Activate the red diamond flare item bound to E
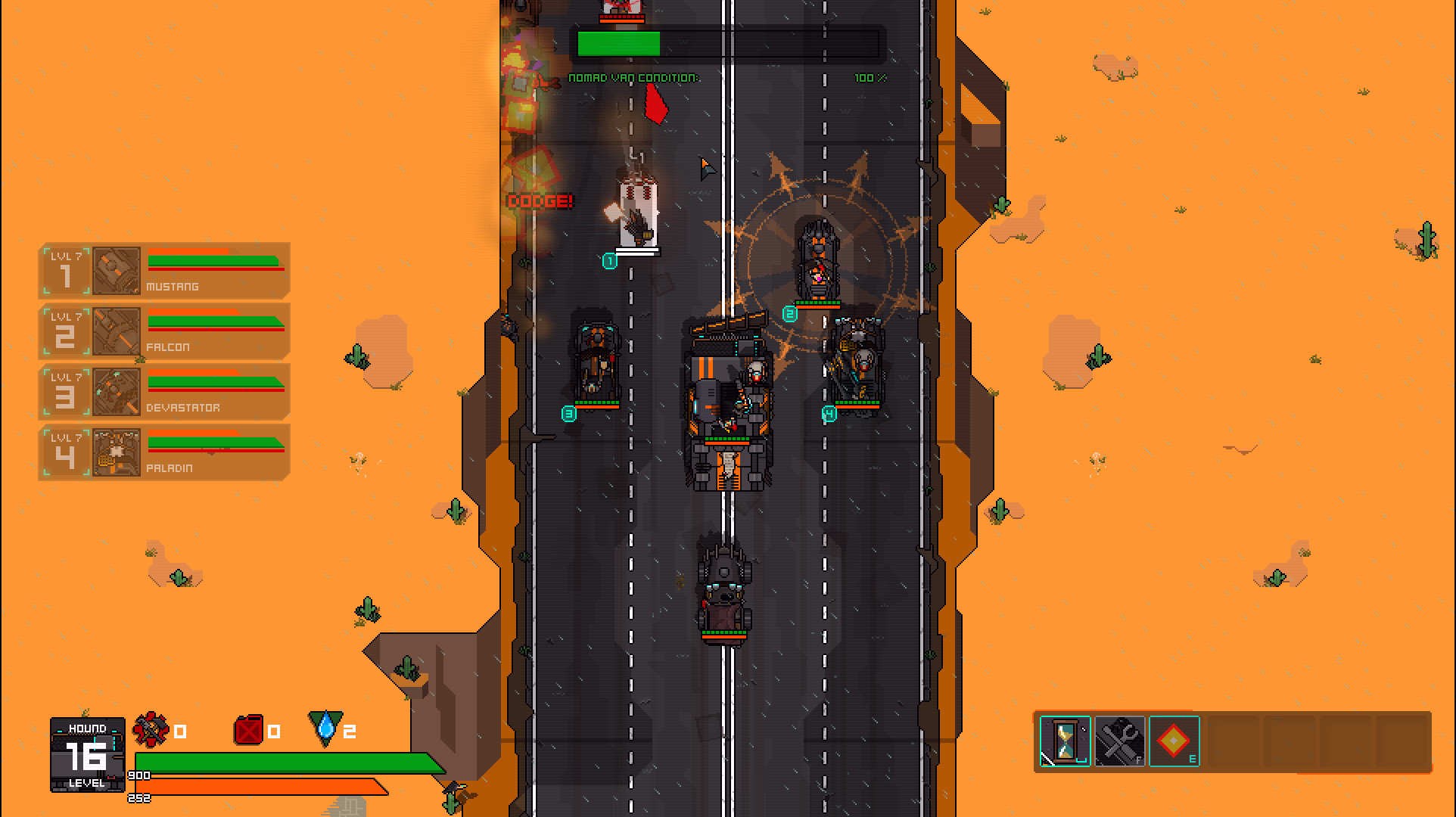Image resolution: width=1456 pixels, height=817 pixels. point(1174,741)
